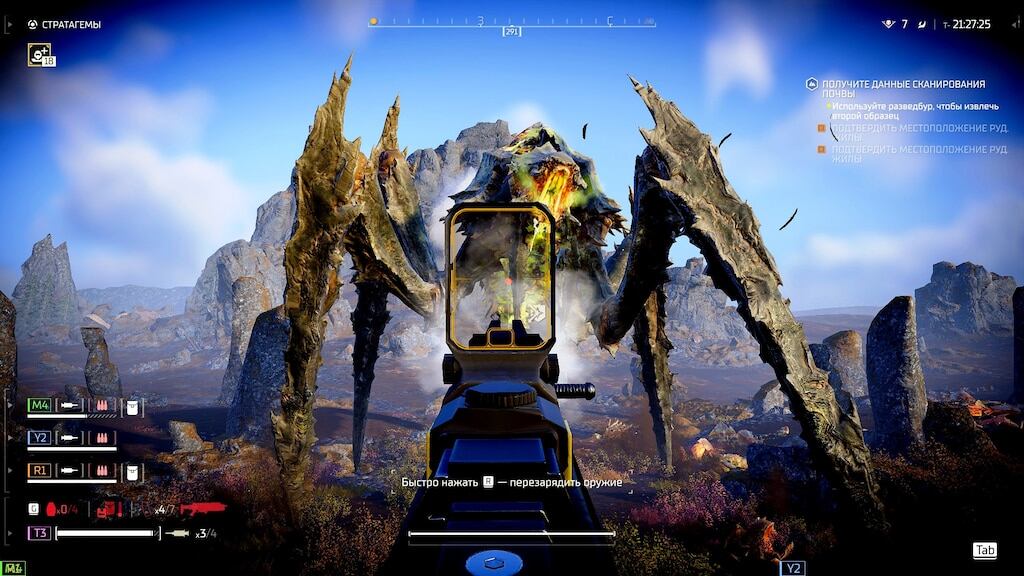This screenshot has width=1024, height=576.
Task: Select squad member M4 in the team list
Action: point(39,405)
